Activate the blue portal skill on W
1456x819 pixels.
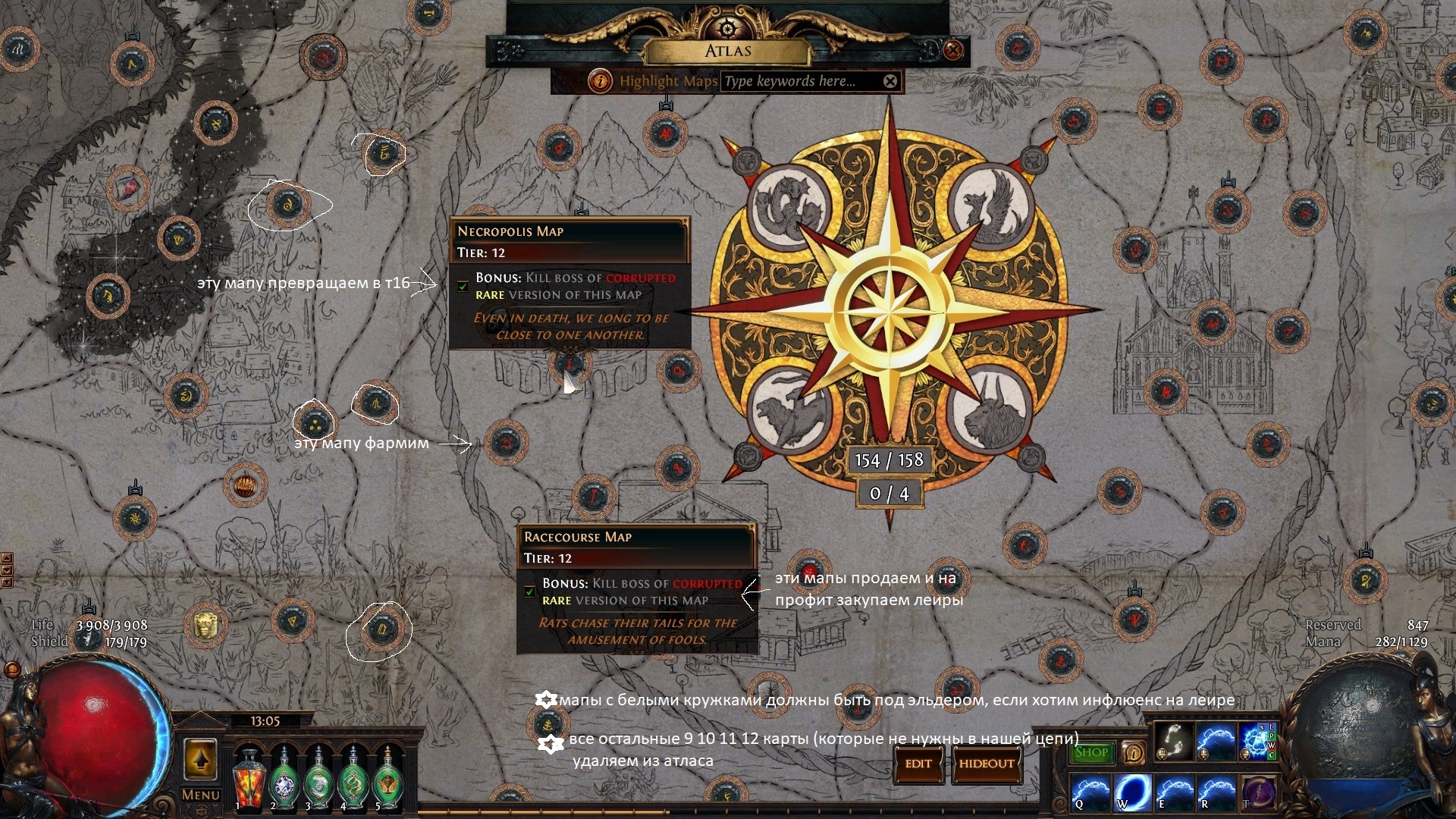pyautogui.click(x=1131, y=791)
